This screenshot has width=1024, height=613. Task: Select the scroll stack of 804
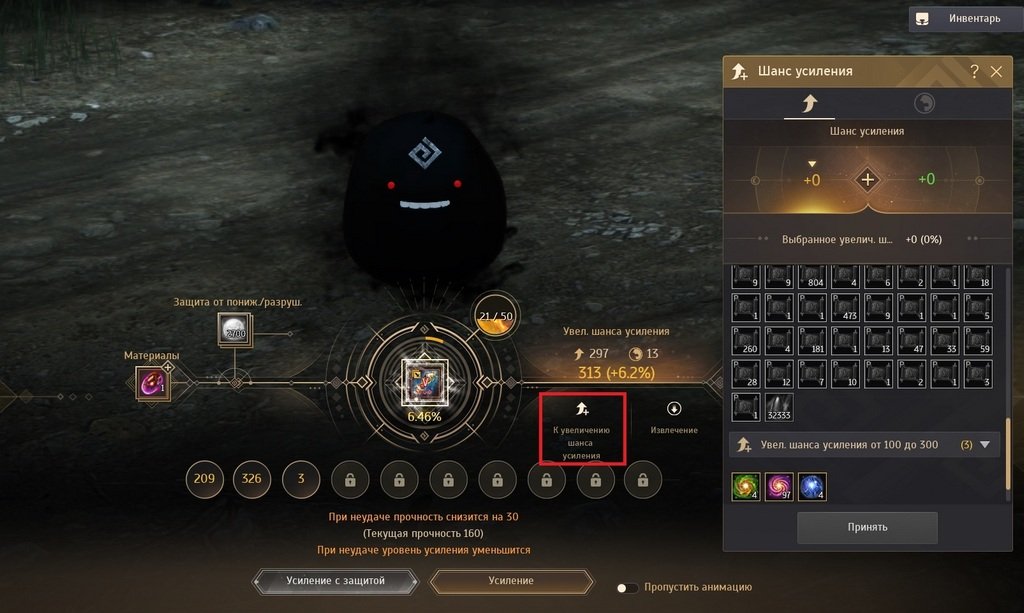(812, 277)
